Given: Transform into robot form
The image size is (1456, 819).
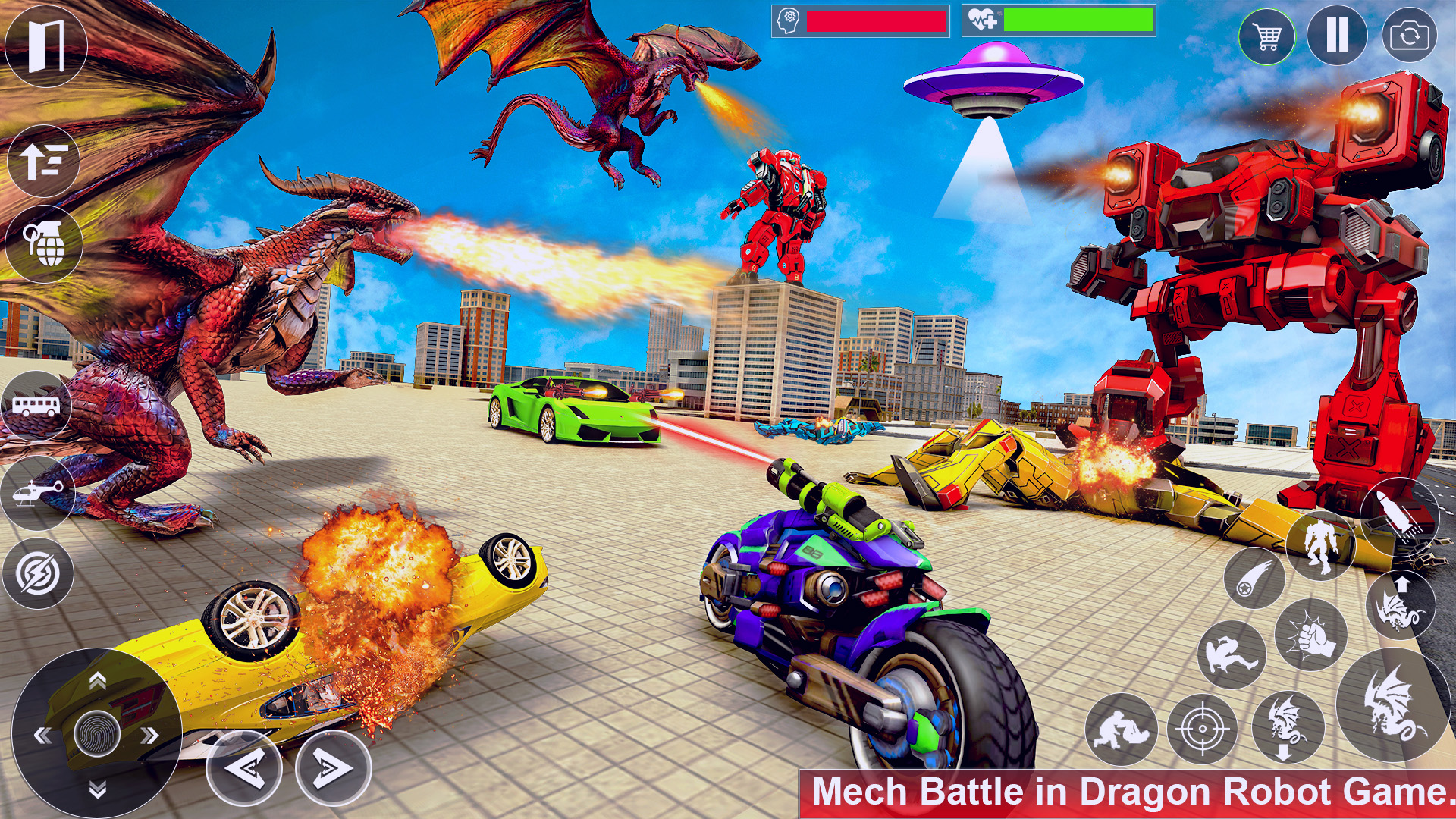Looking at the screenshot, I should tap(1319, 544).
